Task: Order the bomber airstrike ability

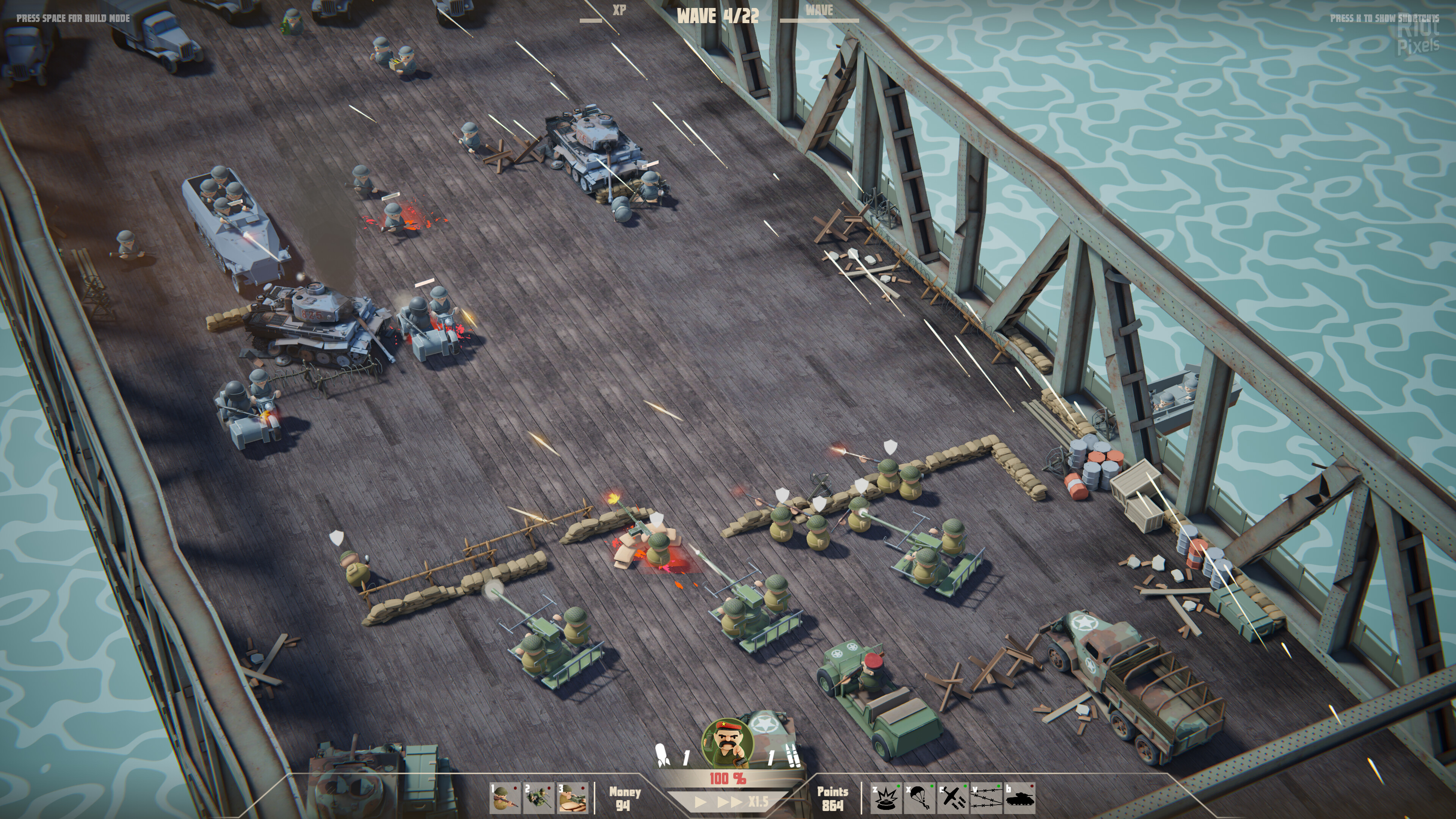Action: (952, 797)
